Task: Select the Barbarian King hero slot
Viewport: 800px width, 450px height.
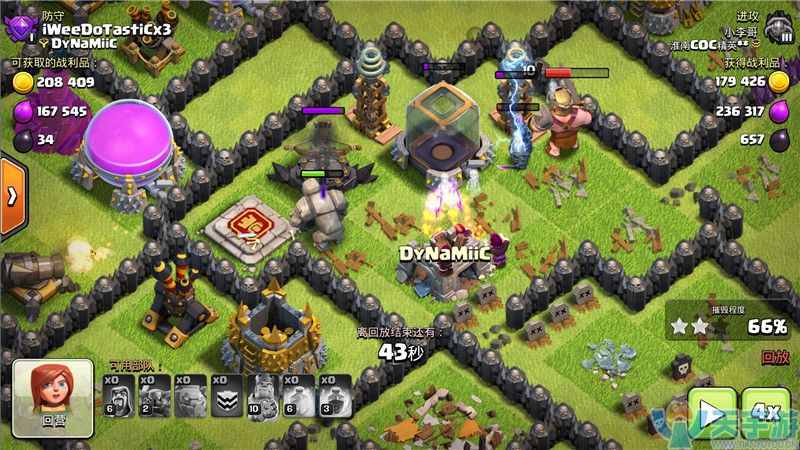Action: click(263, 396)
